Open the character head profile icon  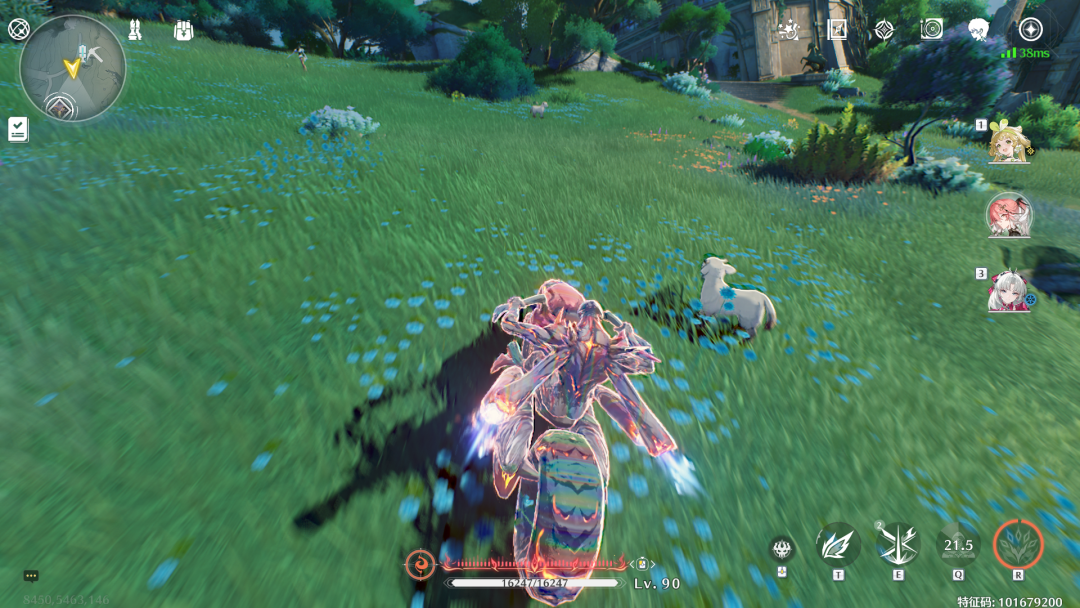point(978,30)
